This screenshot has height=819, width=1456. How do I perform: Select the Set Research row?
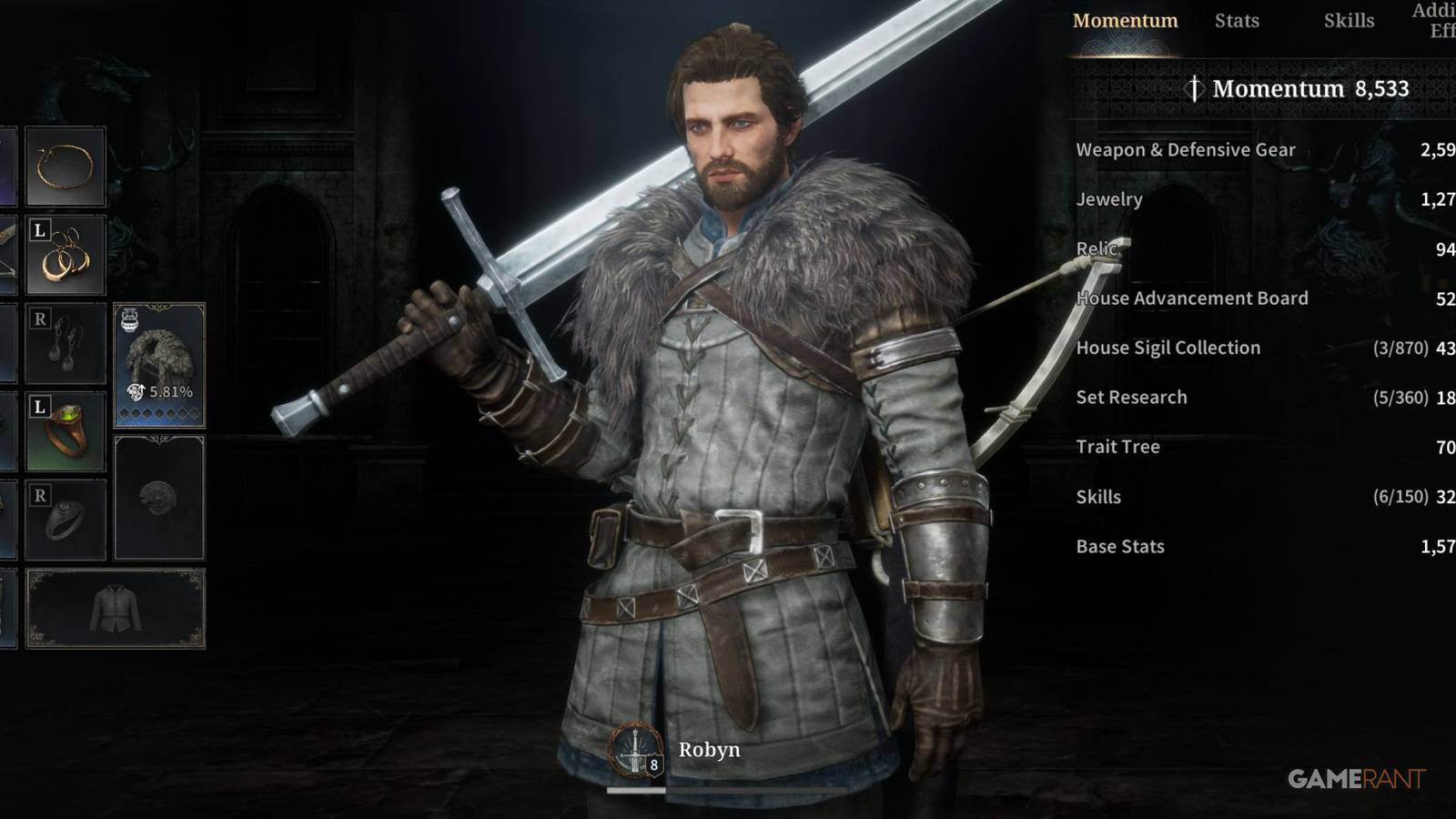[x=1131, y=397]
